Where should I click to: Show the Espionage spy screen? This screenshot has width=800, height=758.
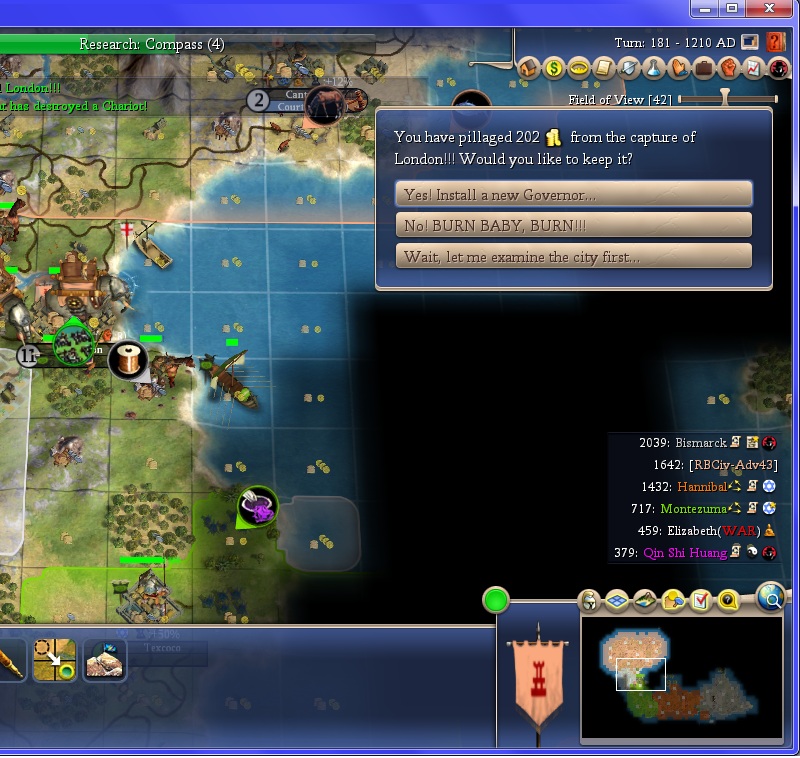(779, 68)
